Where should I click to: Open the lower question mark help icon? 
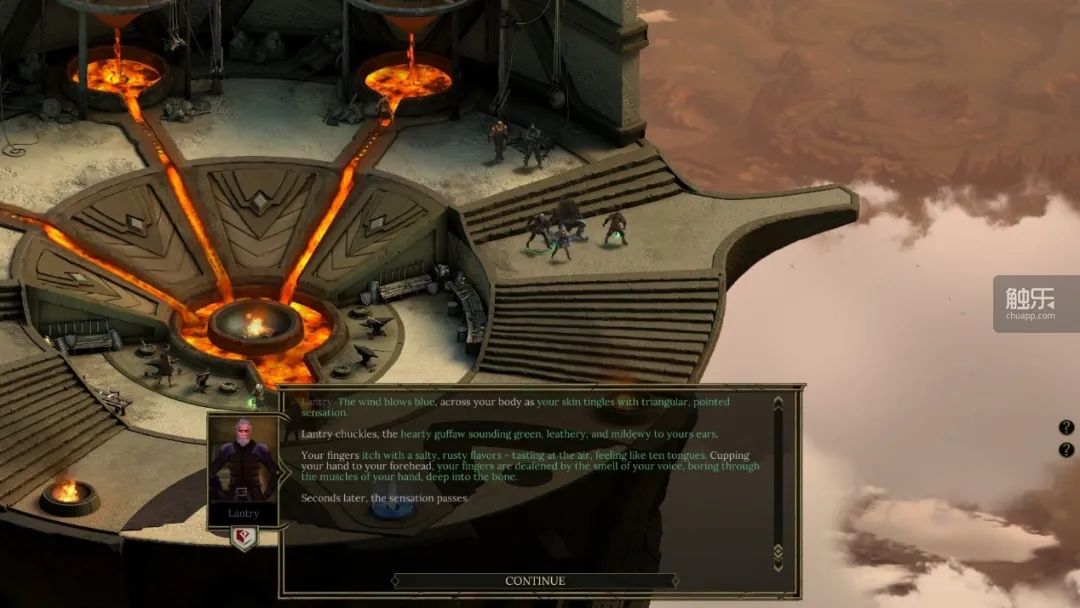[x=1066, y=450]
